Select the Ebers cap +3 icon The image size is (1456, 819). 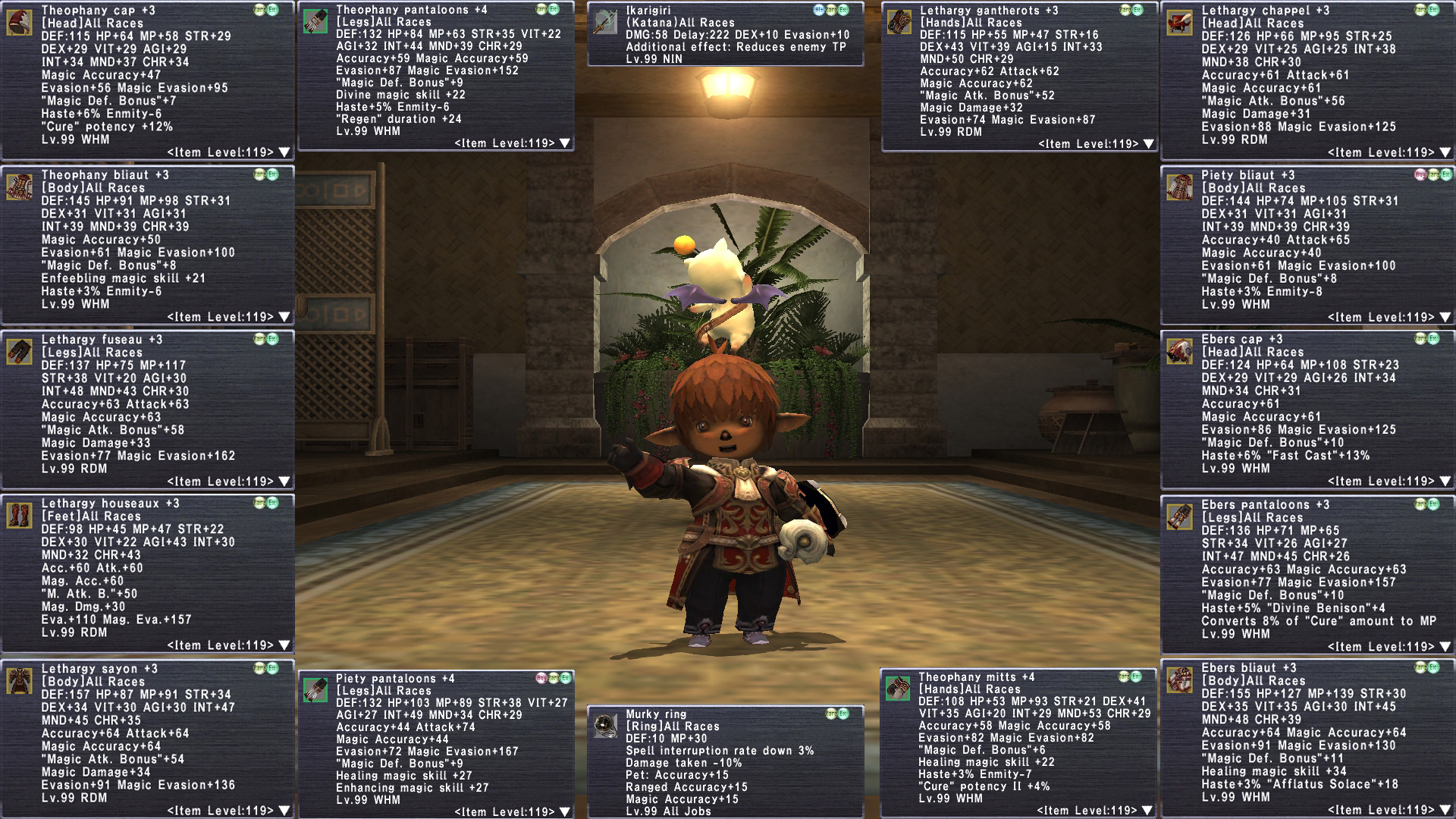(x=1180, y=351)
